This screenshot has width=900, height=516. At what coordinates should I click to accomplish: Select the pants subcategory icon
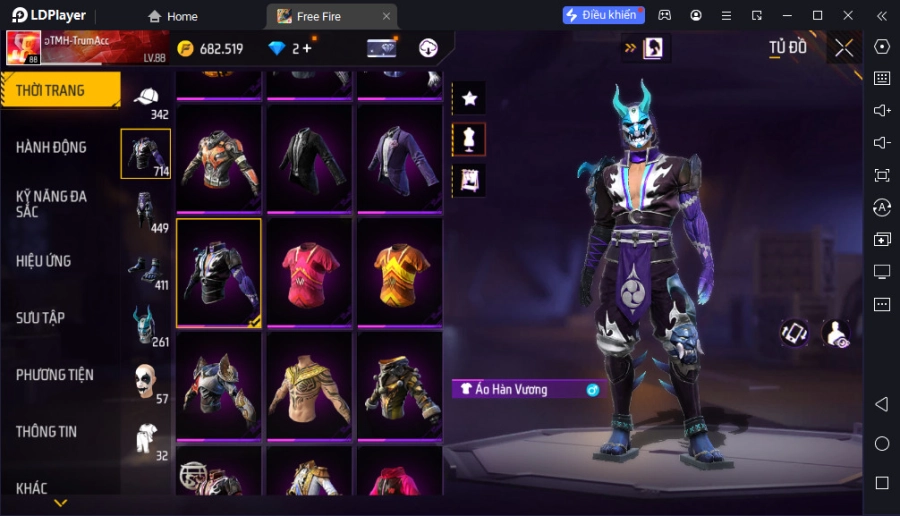(x=146, y=212)
